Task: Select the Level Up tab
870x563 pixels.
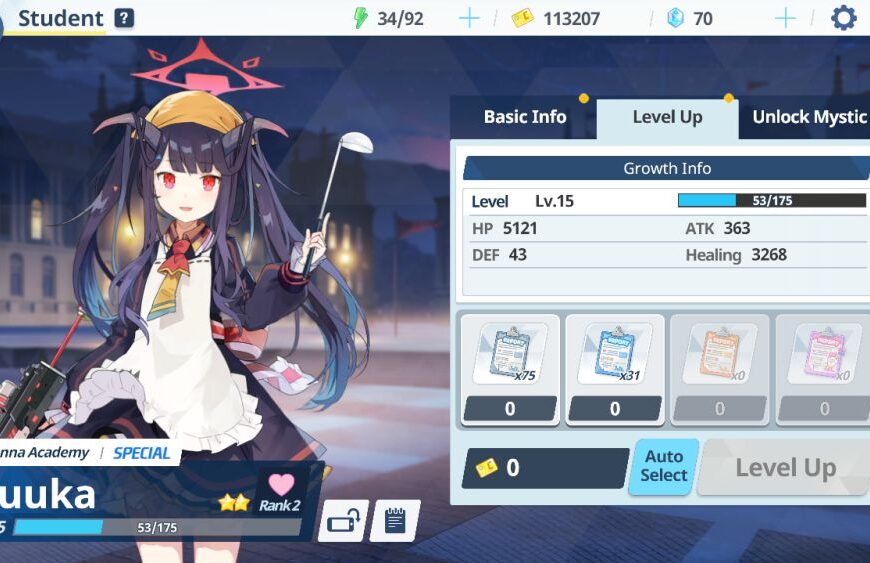Action: [x=667, y=117]
